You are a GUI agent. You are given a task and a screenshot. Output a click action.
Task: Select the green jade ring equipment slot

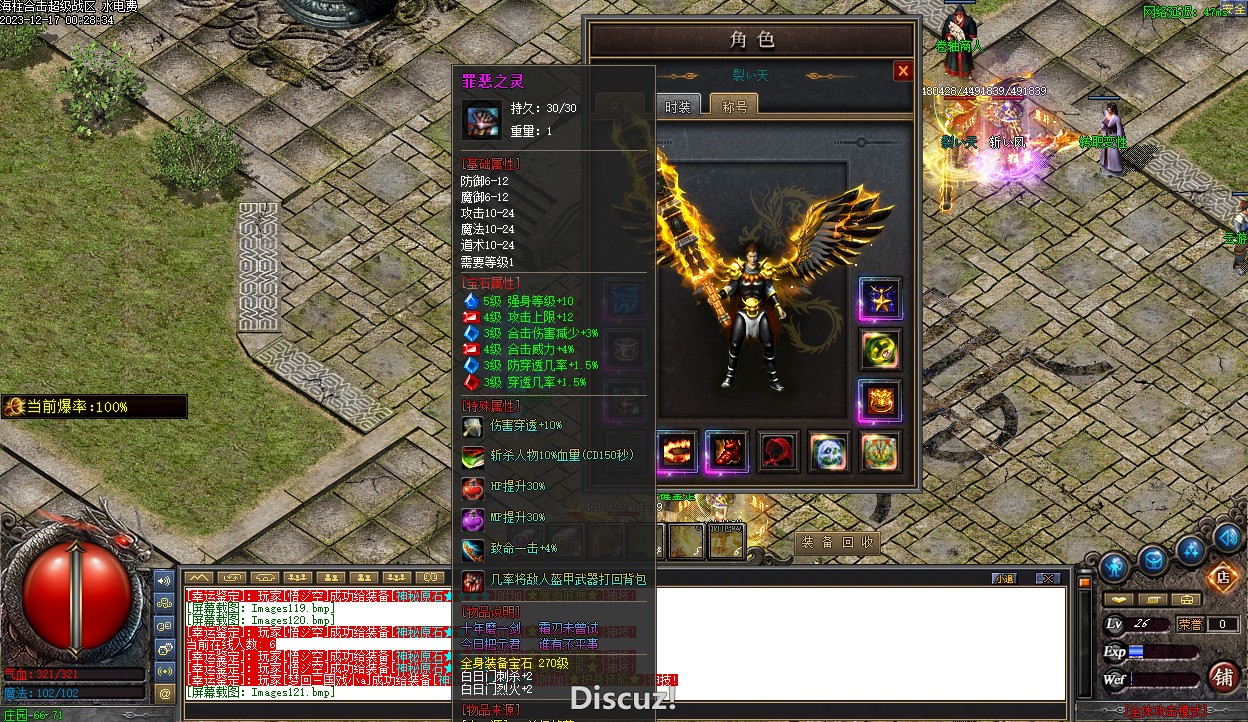[880, 350]
